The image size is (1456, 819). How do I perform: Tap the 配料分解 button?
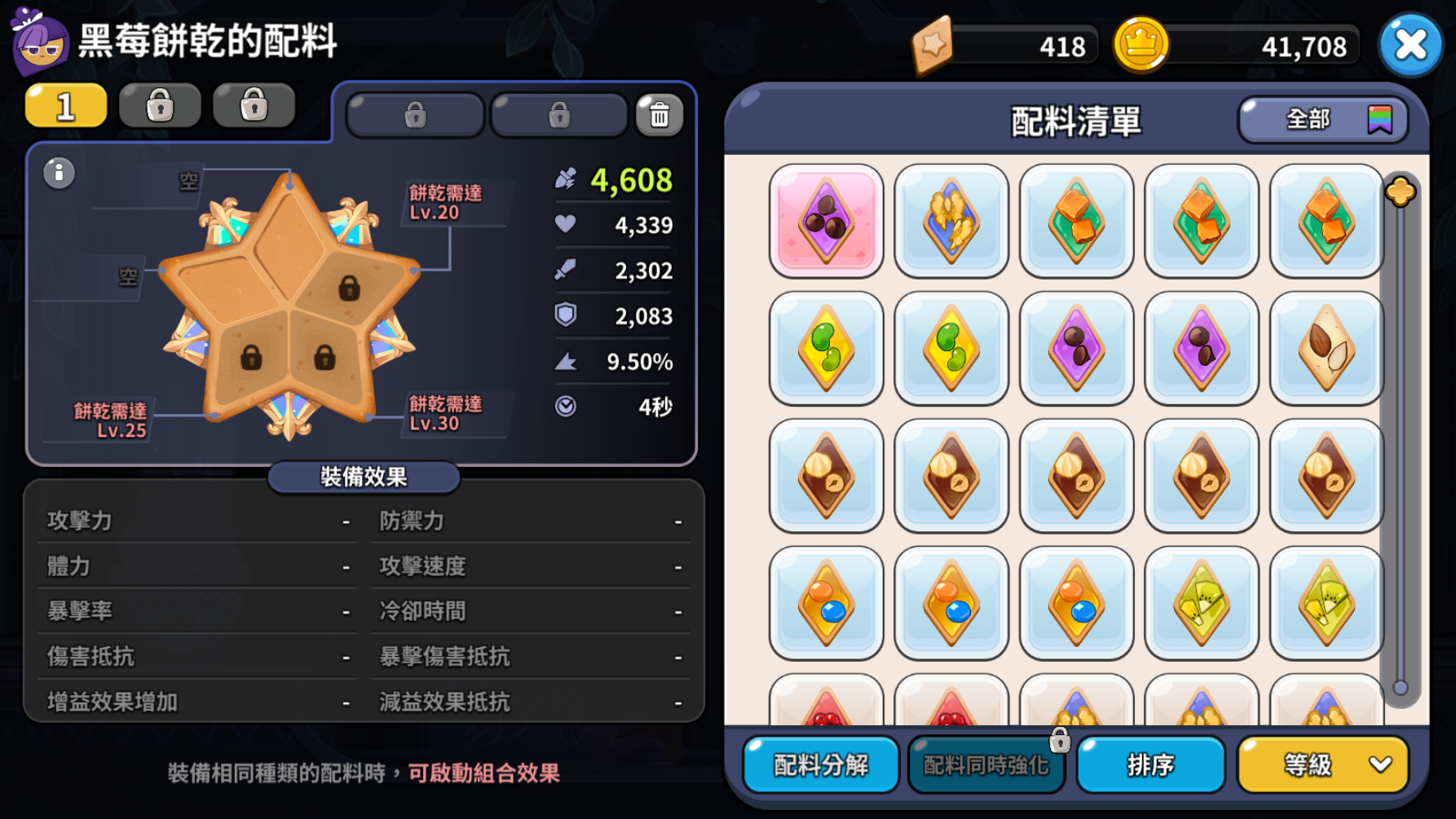821,764
